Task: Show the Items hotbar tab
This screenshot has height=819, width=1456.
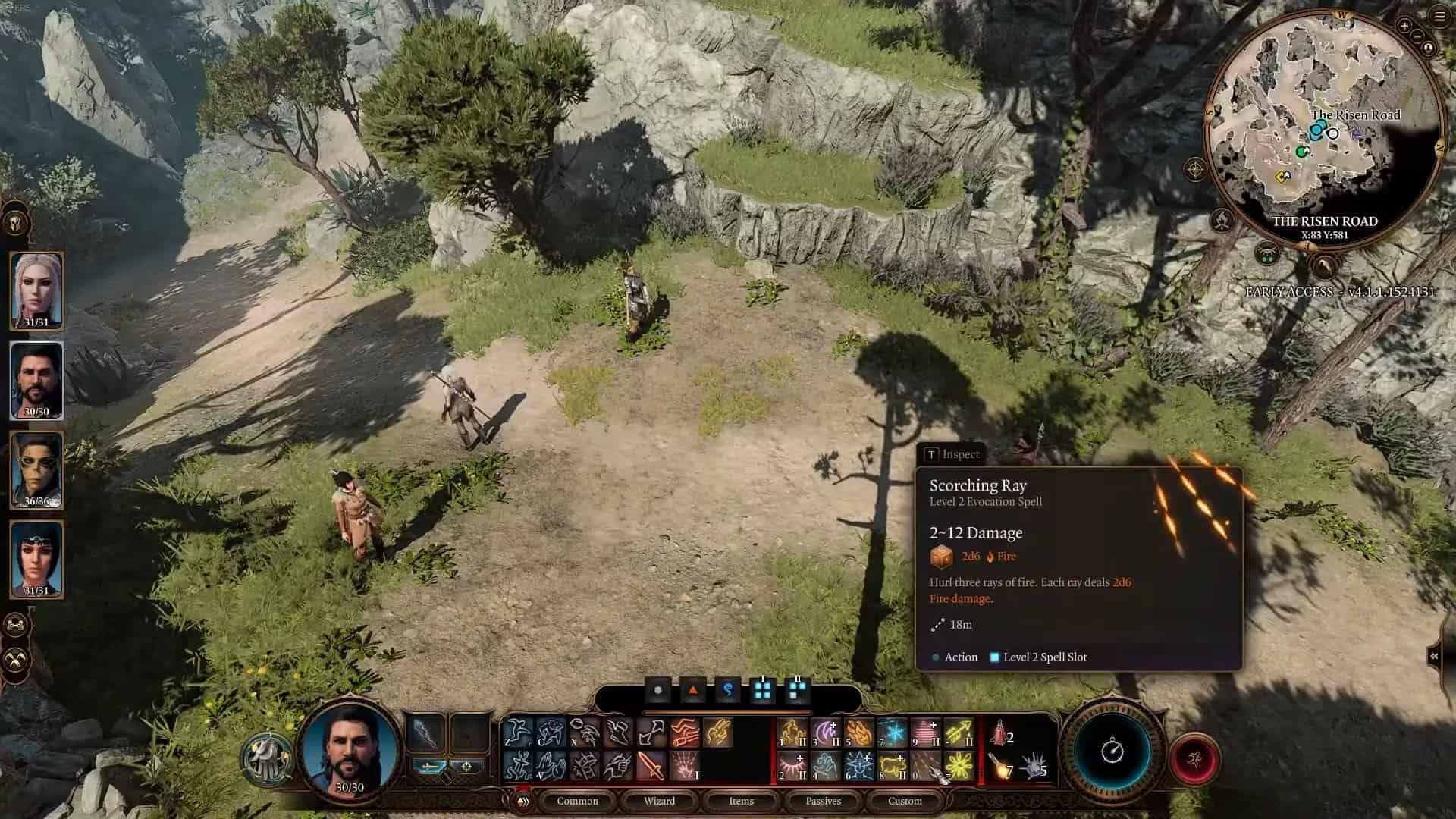Action: click(741, 801)
